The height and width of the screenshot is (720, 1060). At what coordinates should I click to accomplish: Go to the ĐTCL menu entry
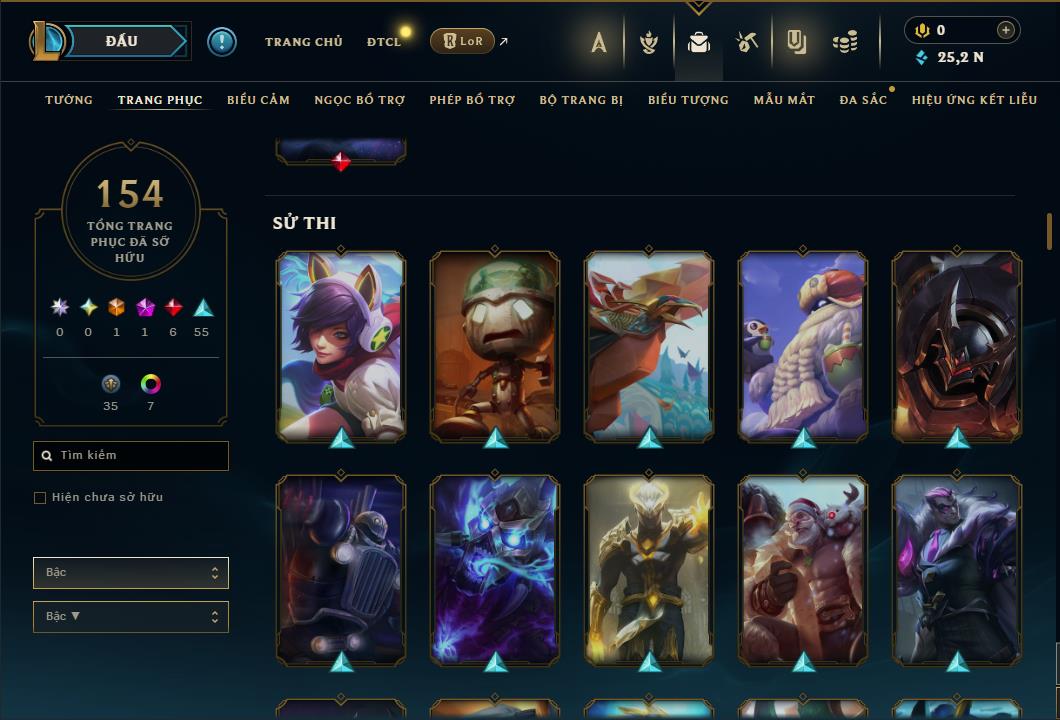pos(383,42)
